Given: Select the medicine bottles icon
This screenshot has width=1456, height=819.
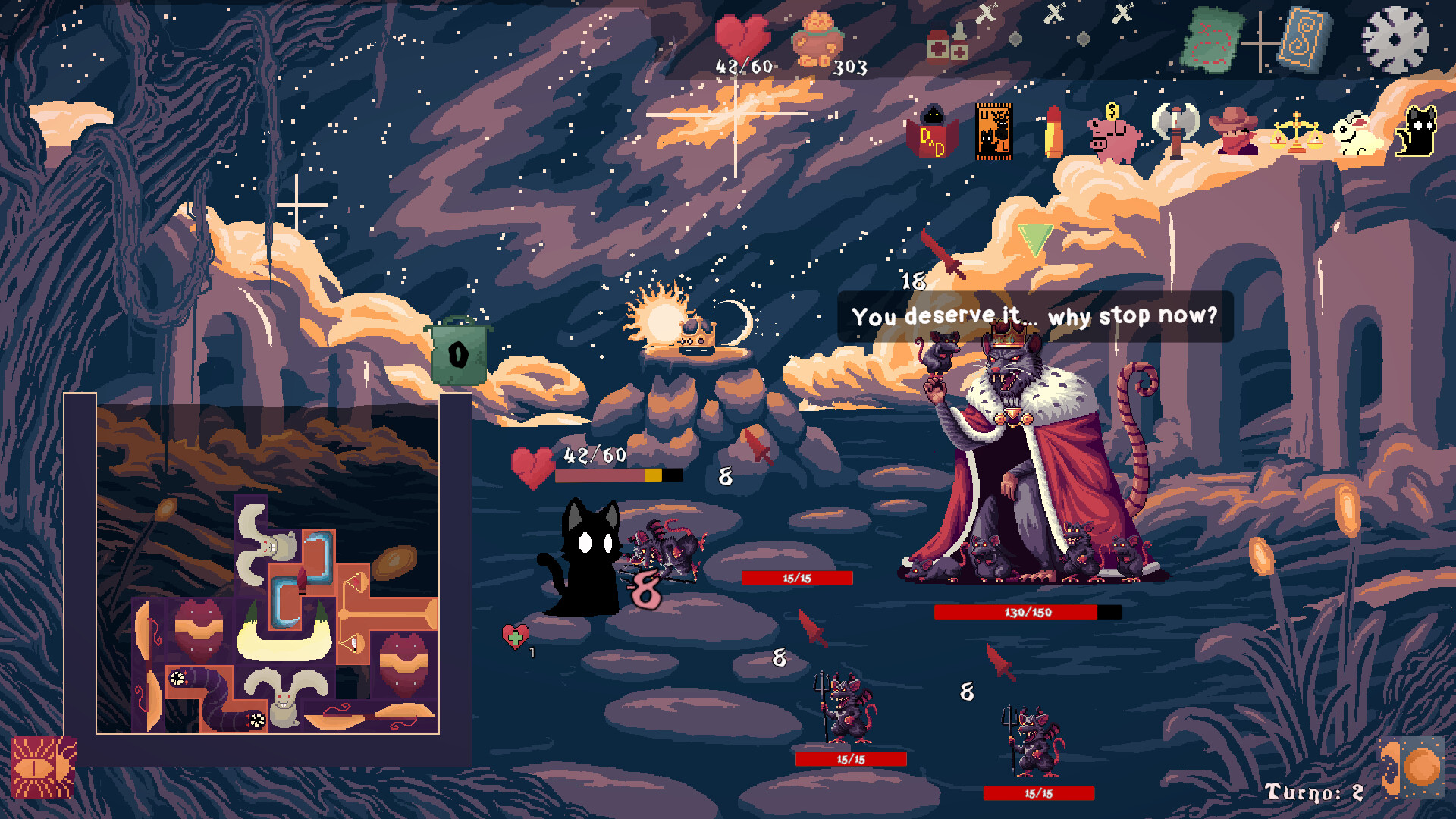Looking at the screenshot, I should pyautogui.click(x=948, y=44).
